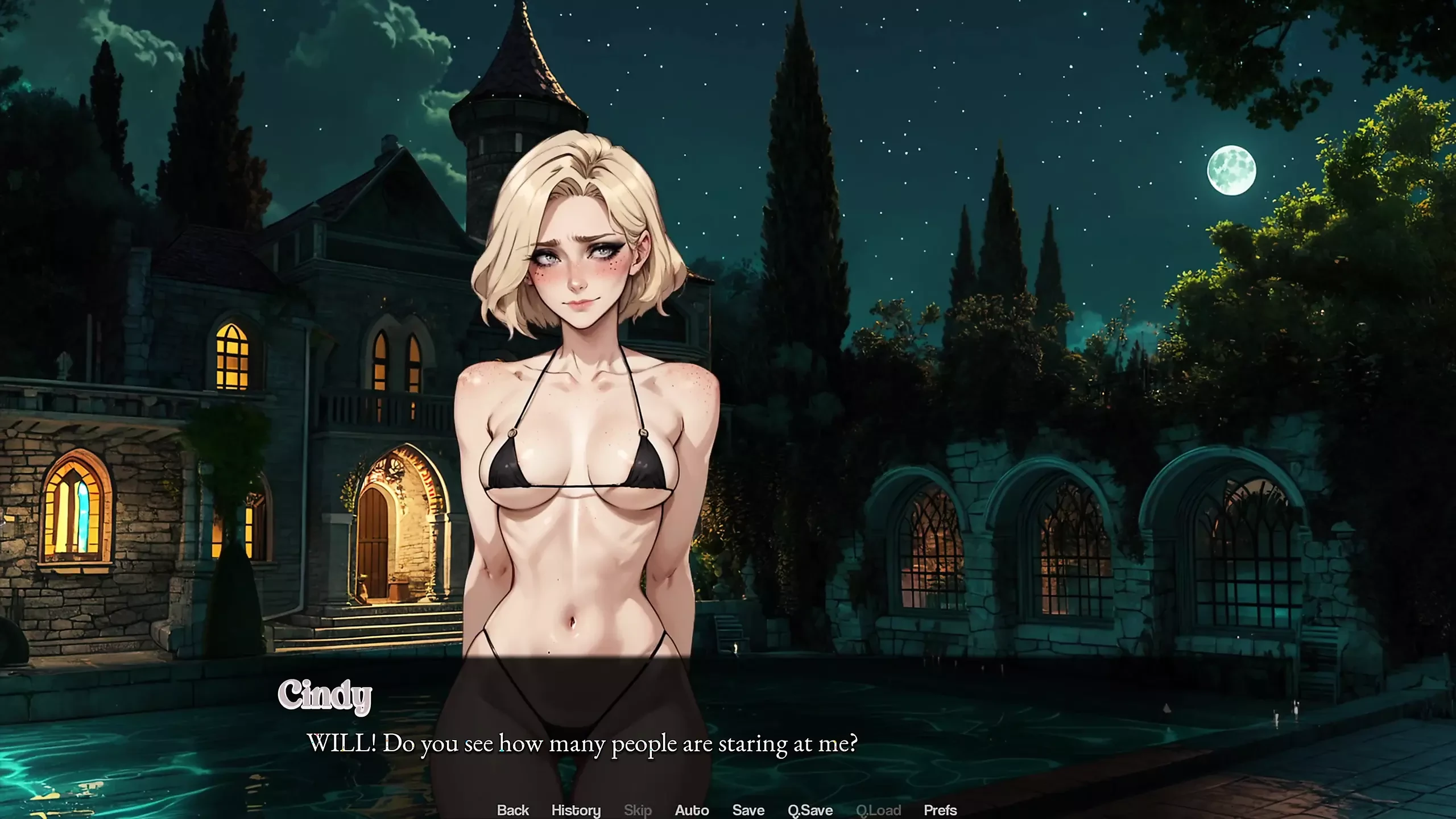Toggle Auto-advance dialogue mode

pyautogui.click(x=692, y=810)
